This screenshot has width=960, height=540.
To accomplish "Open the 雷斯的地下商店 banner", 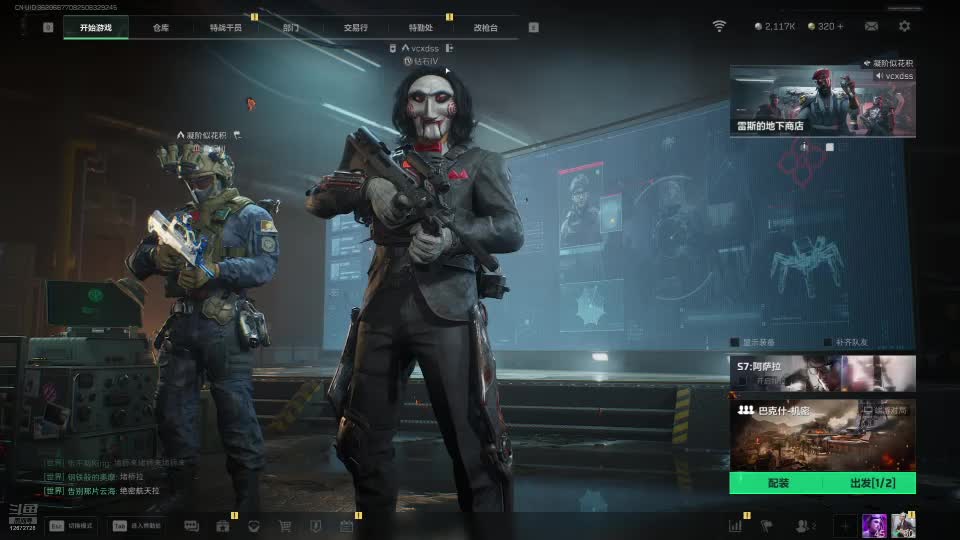I will click(x=822, y=101).
